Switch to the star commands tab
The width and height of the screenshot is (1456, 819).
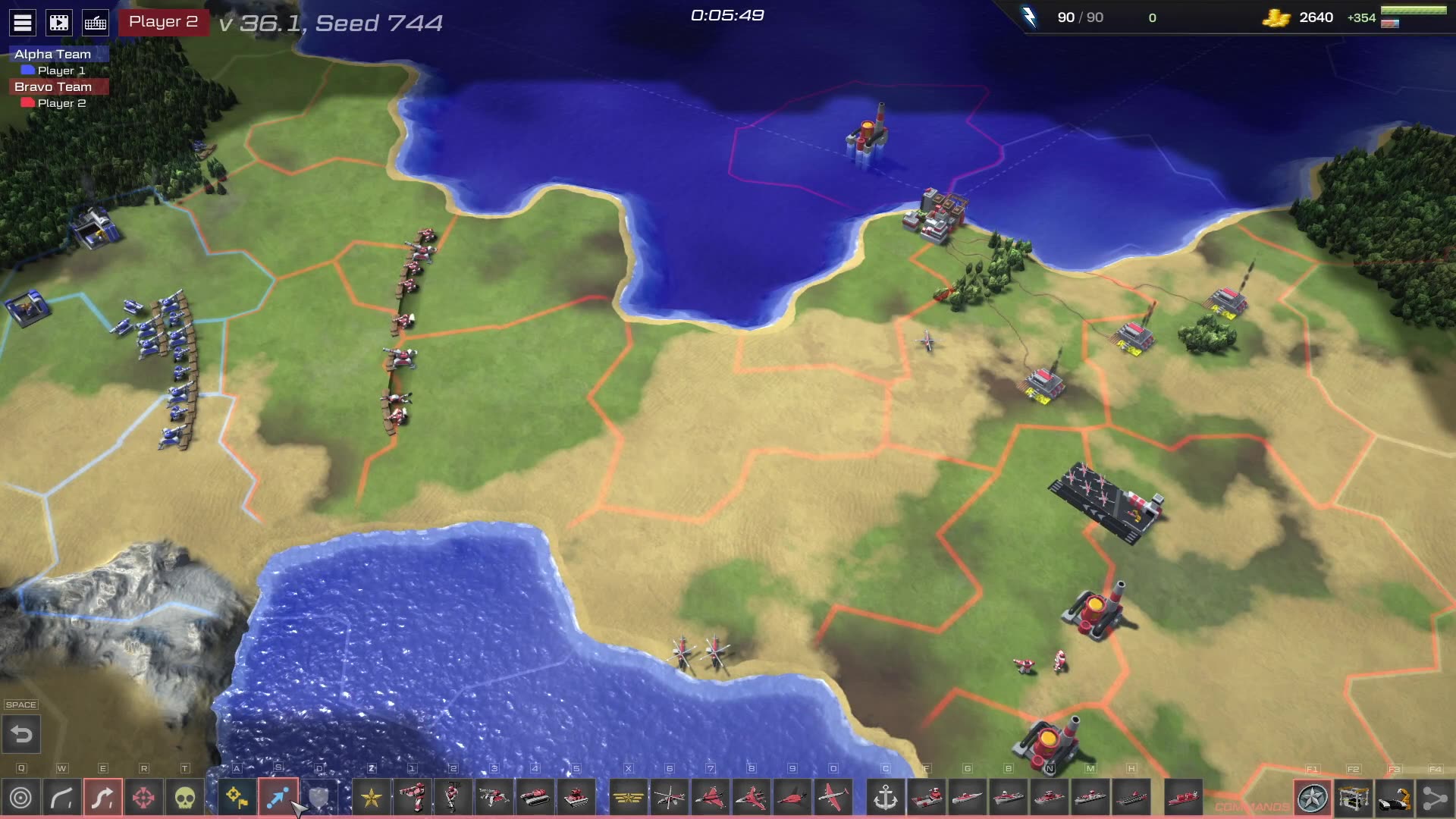1313,798
